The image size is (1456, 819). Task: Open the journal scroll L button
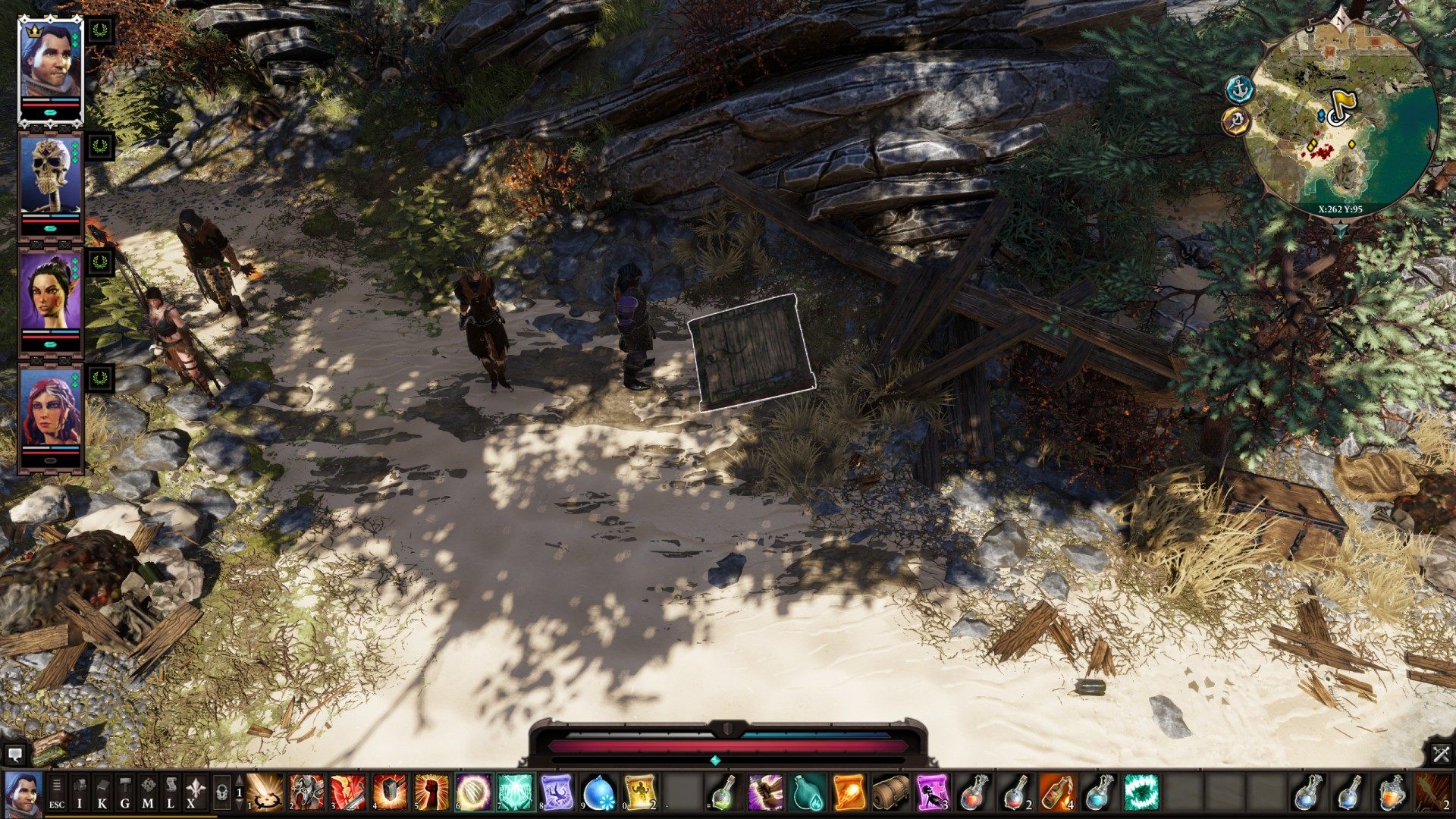pyautogui.click(x=171, y=792)
